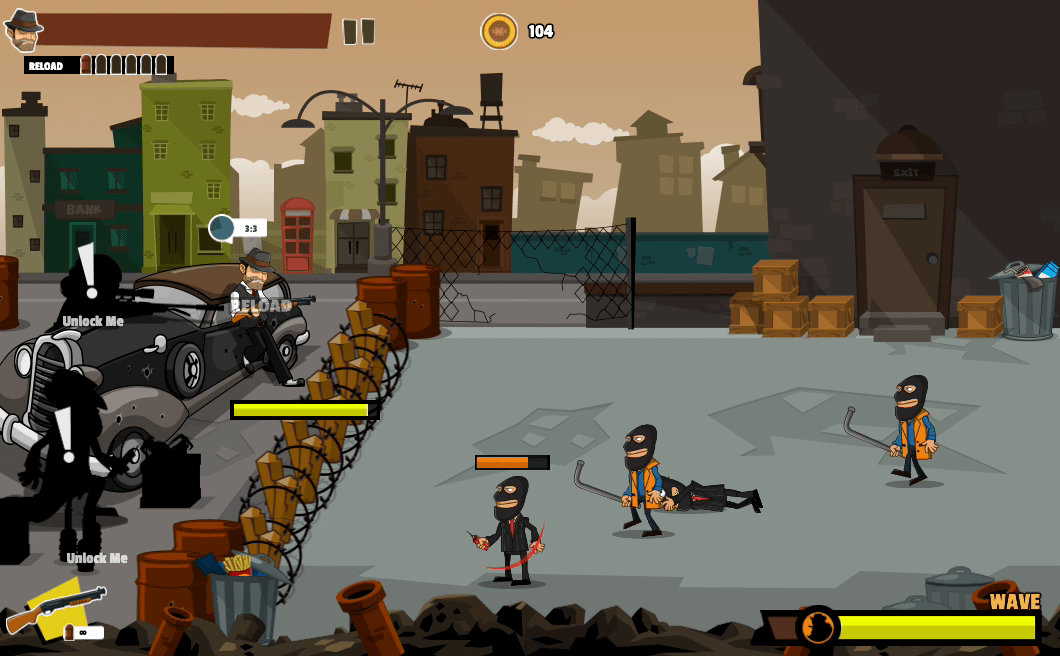Click the gangster player portrait

[x=22, y=30]
